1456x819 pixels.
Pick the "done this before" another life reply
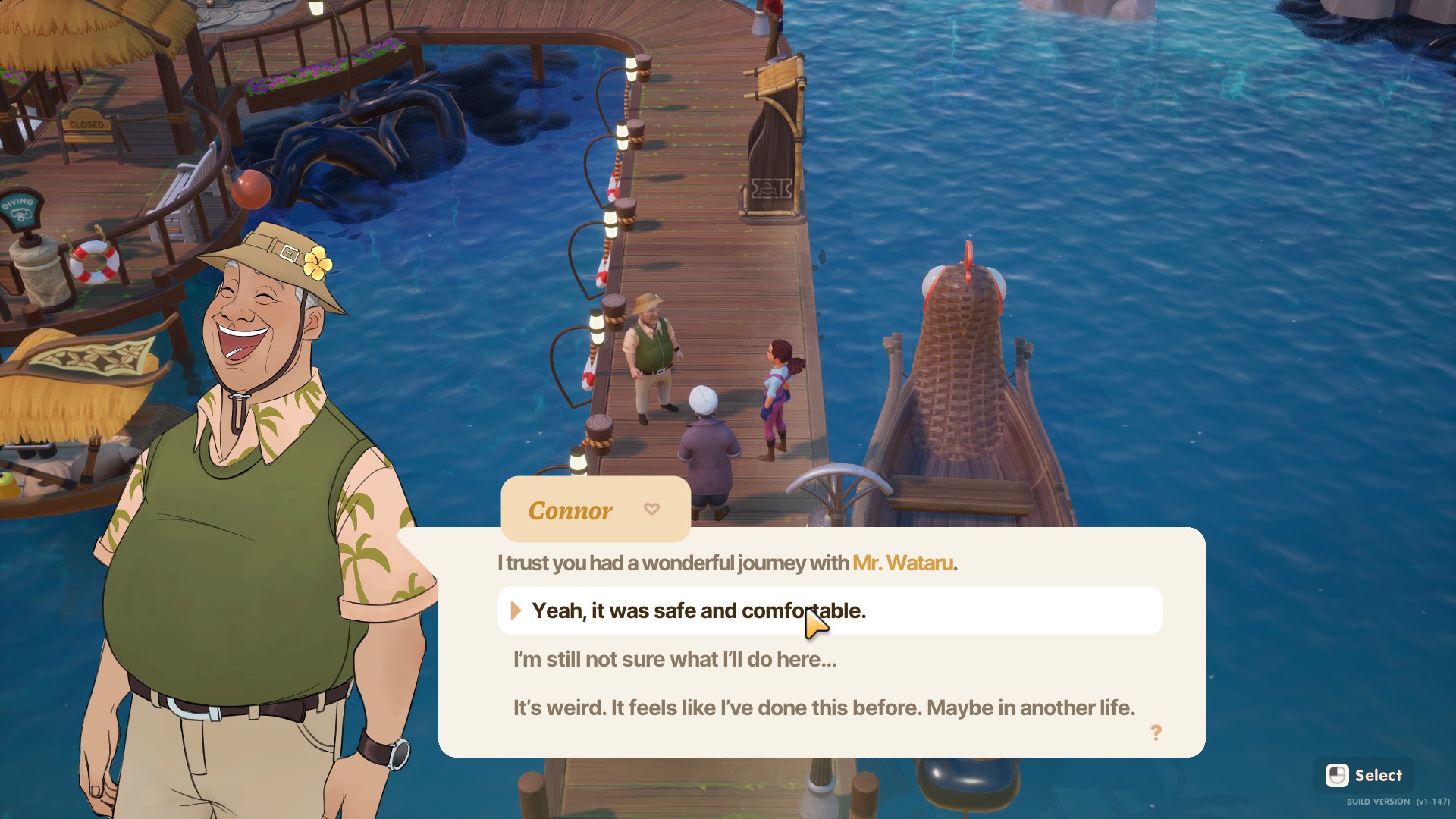(824, 708)
